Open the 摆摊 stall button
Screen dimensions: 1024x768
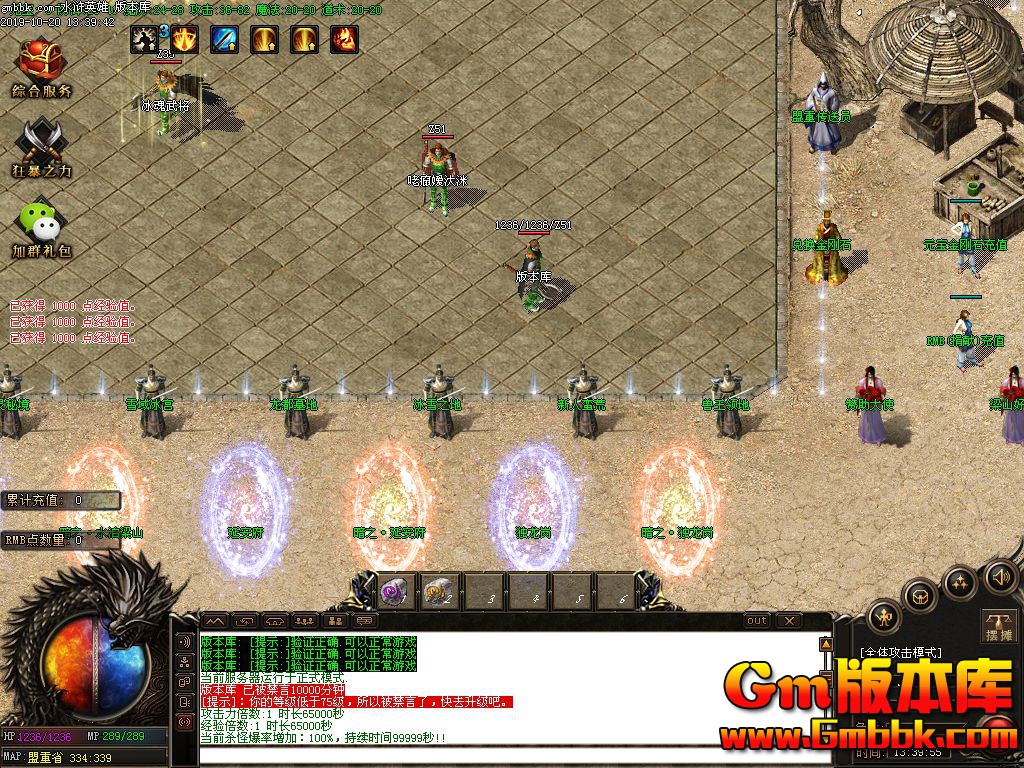click(x=999, y=625)
